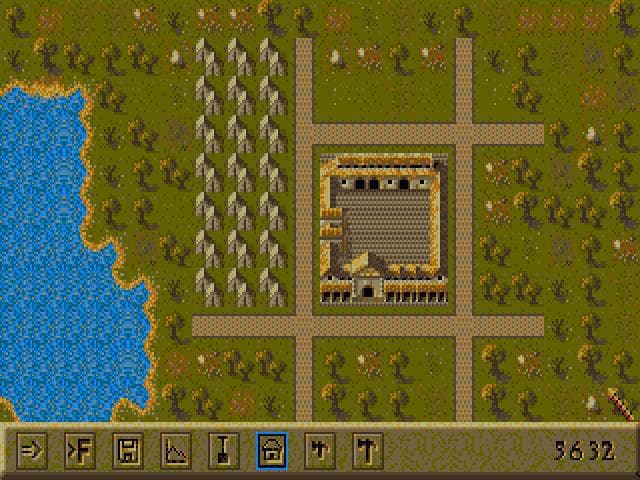This screenshot has width=640, height=480.
Task: Activate the small hammer tool icon
Action: (x=319, y=450)
